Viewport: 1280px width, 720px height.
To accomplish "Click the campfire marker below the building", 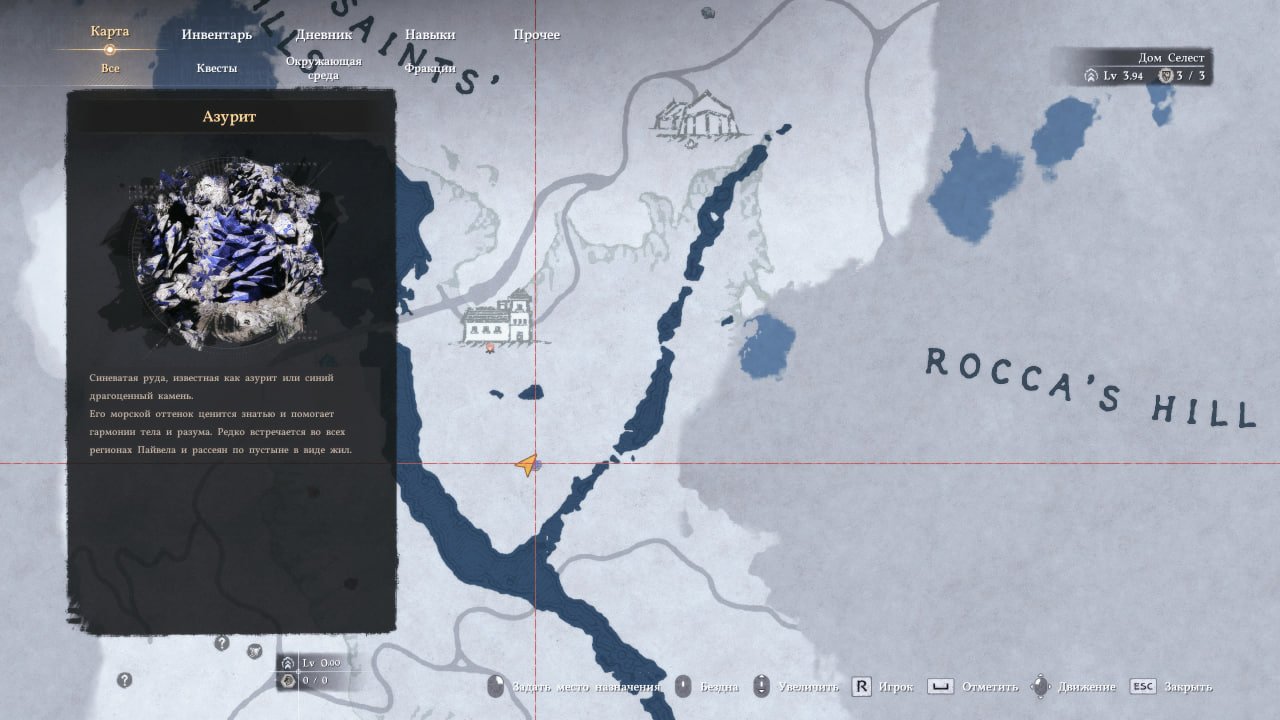I will [490, 349].
